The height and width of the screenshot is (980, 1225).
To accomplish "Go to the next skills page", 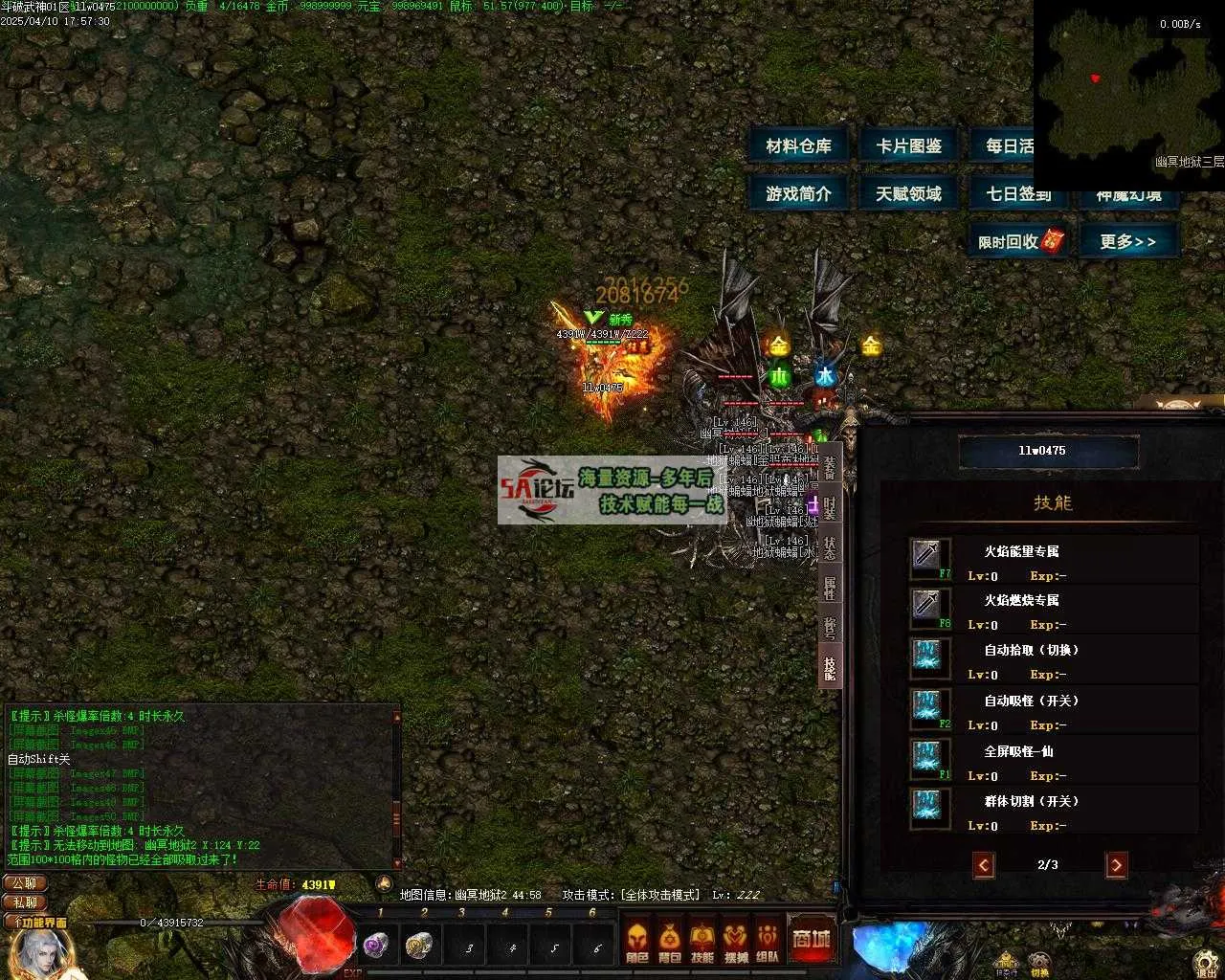I will (1116, 865).
